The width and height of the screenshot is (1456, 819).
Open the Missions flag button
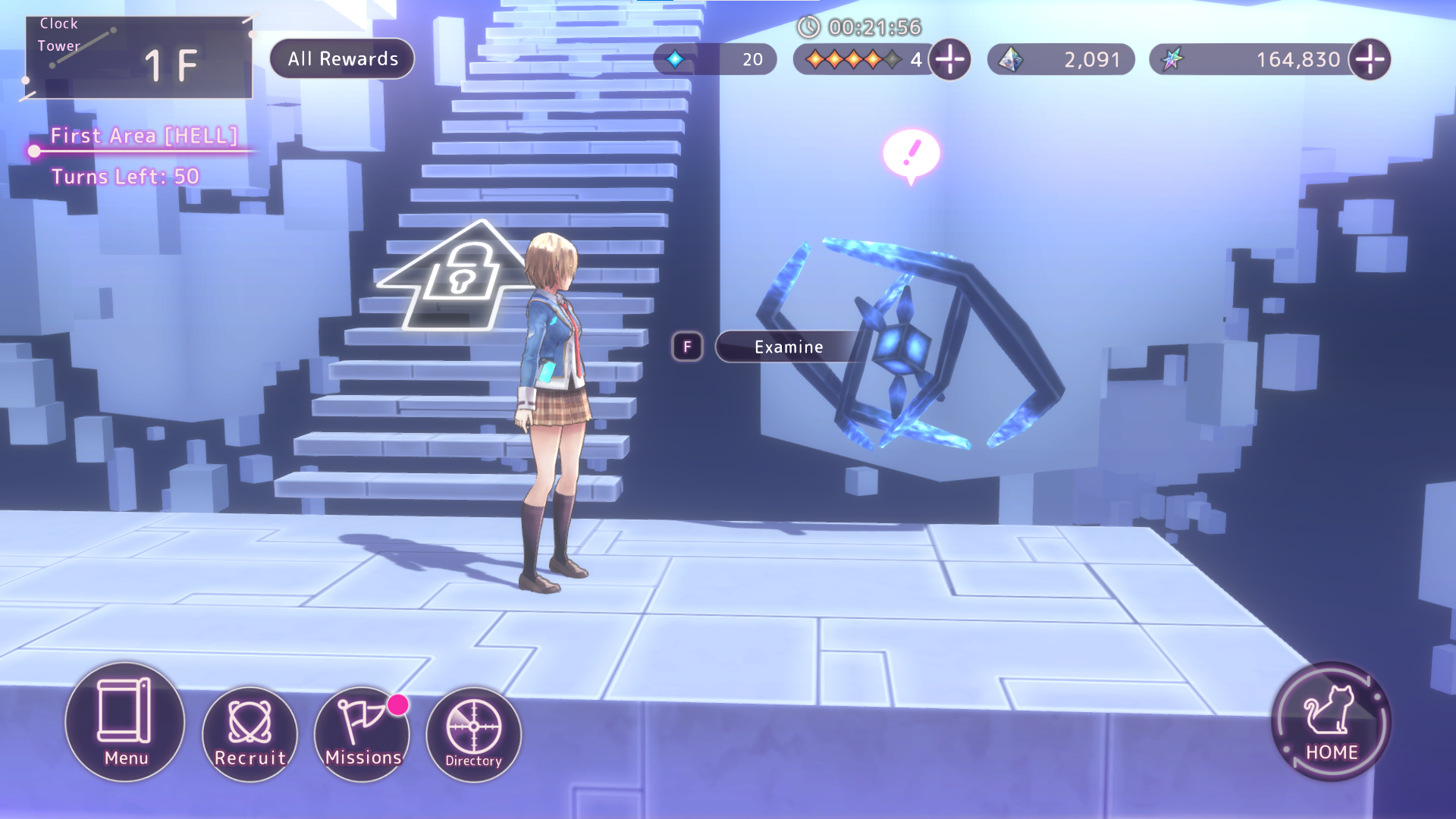(362, 733)
